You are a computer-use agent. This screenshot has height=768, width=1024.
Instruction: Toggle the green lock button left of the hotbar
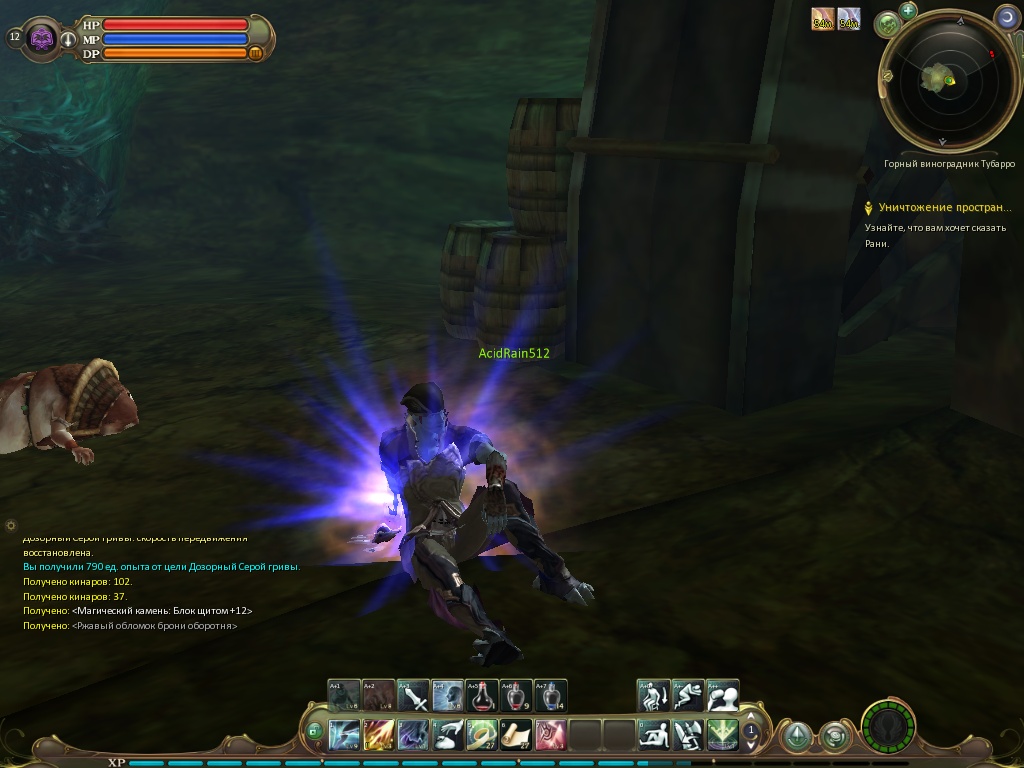pyautogui.click(x=314, y=732)
